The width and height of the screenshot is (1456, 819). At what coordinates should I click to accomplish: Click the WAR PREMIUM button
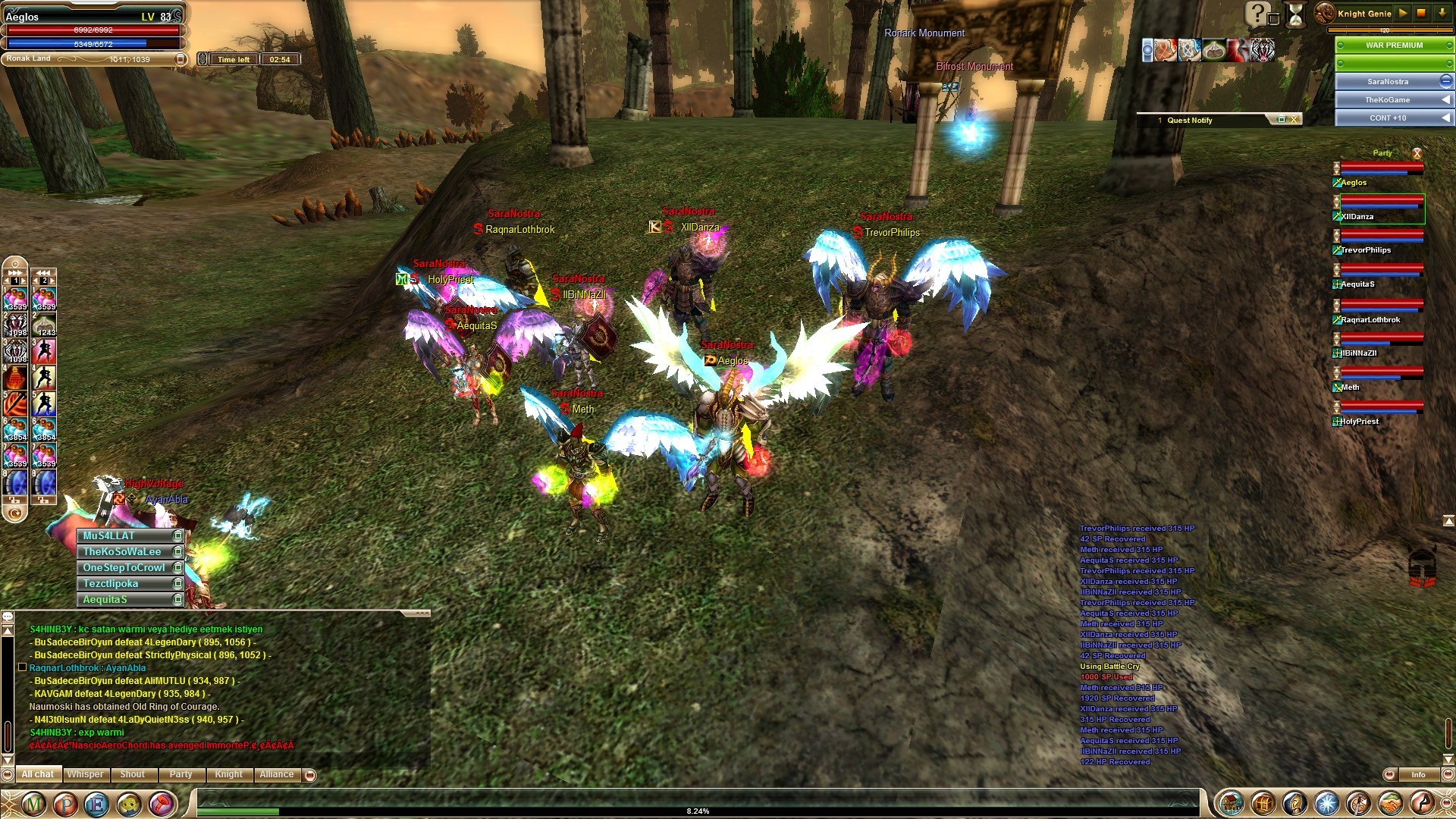[x=1394, y=45]
